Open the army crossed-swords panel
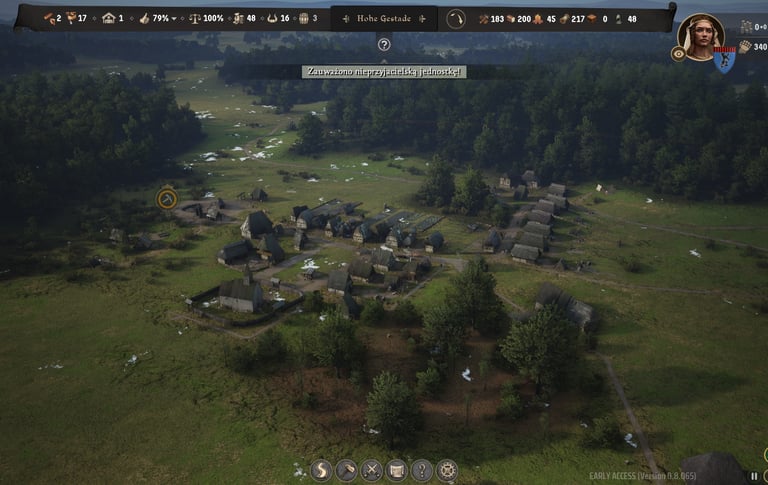This screenshot has height=485, width=768. [372, 470]
